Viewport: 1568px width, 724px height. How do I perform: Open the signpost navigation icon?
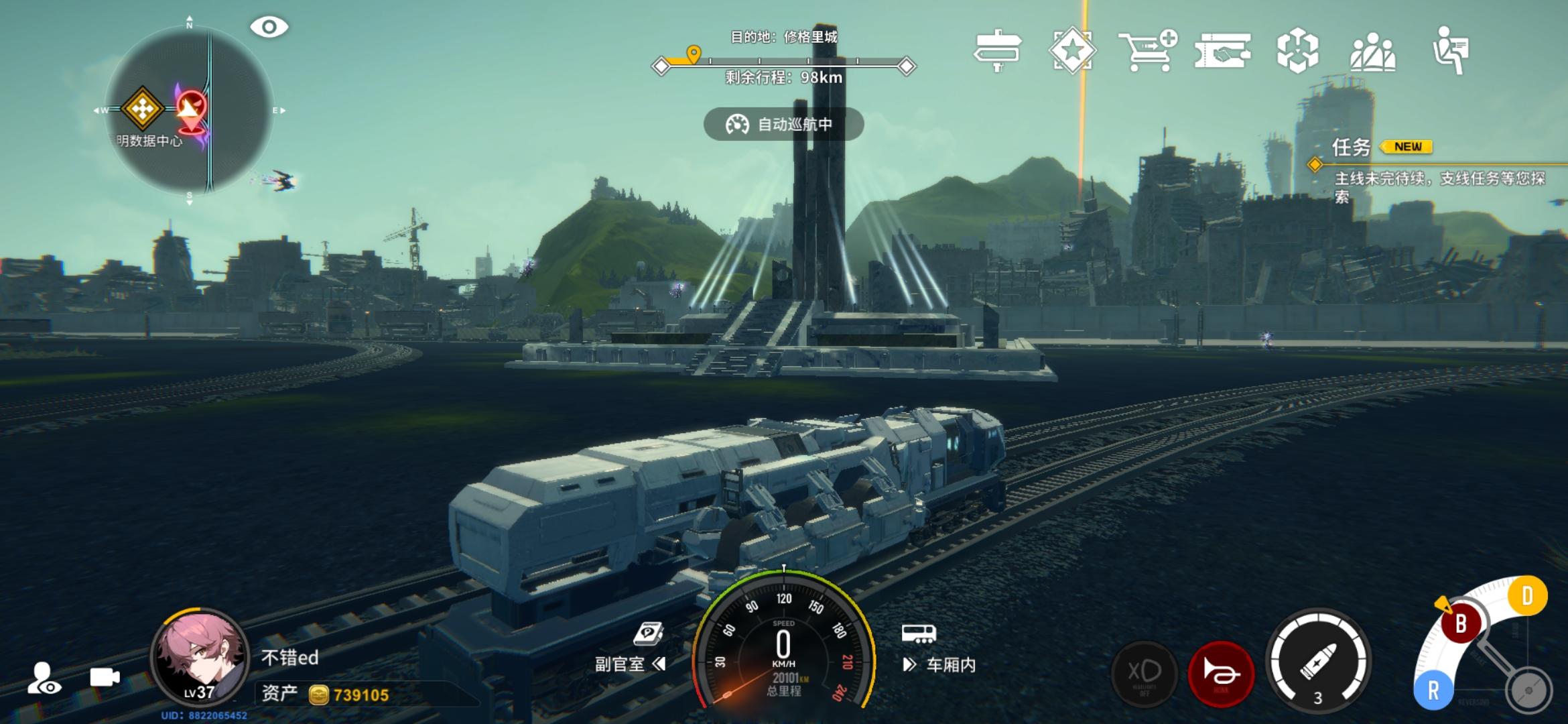click(997, 50)
